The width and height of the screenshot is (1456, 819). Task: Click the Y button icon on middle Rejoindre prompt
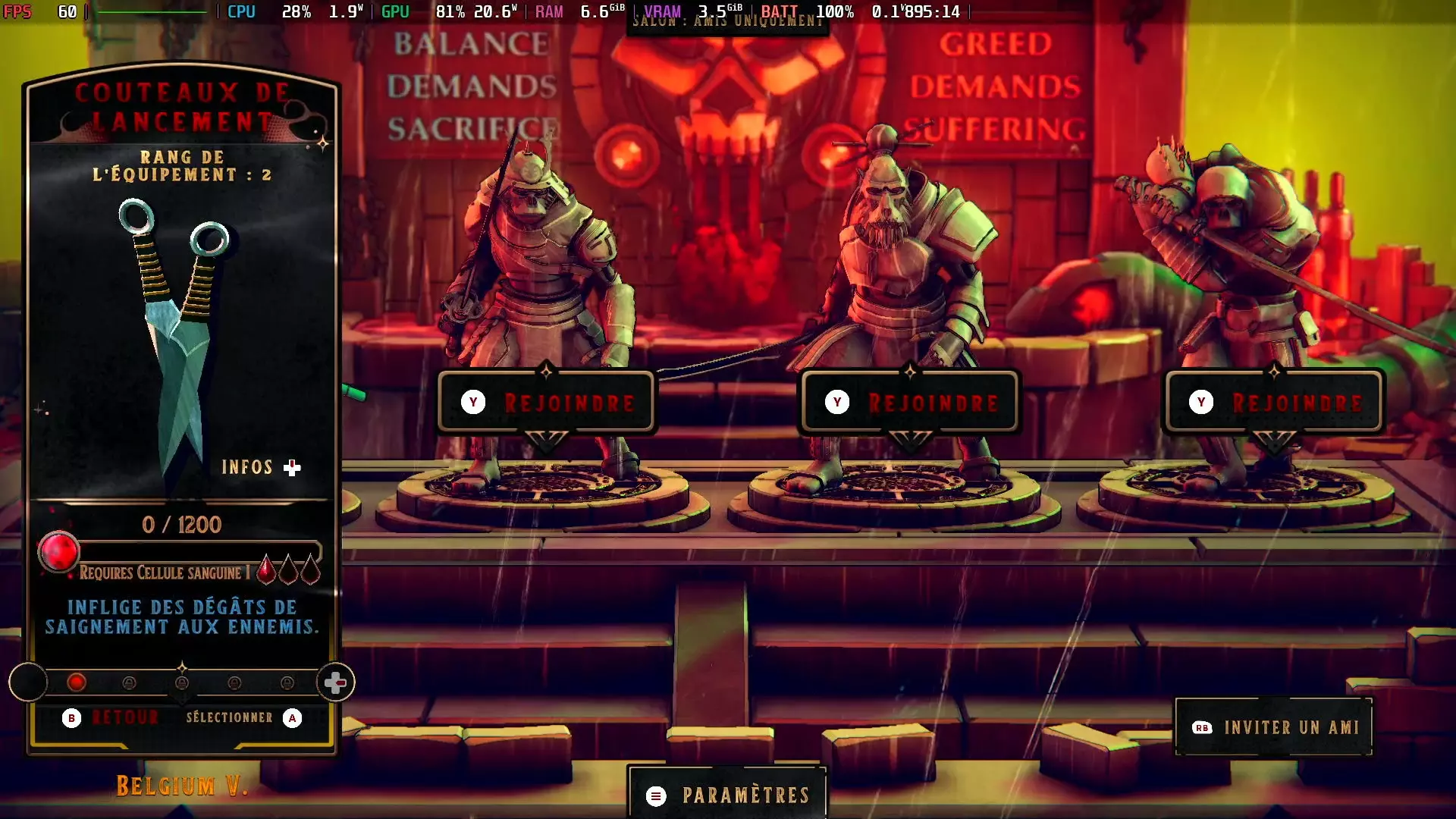click(x=837, y=403)
